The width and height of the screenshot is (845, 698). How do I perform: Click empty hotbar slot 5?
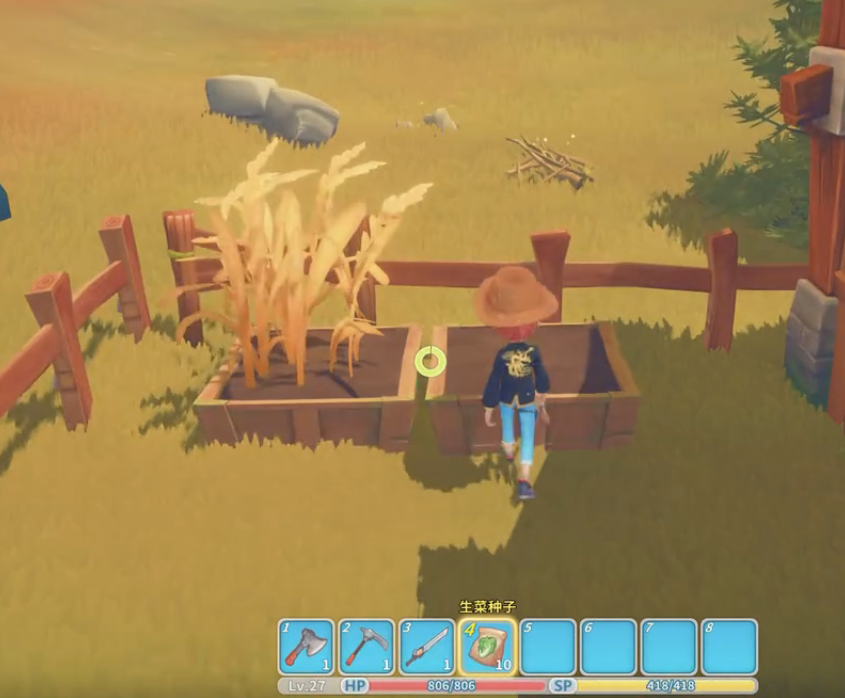click(x=548, y=647)
